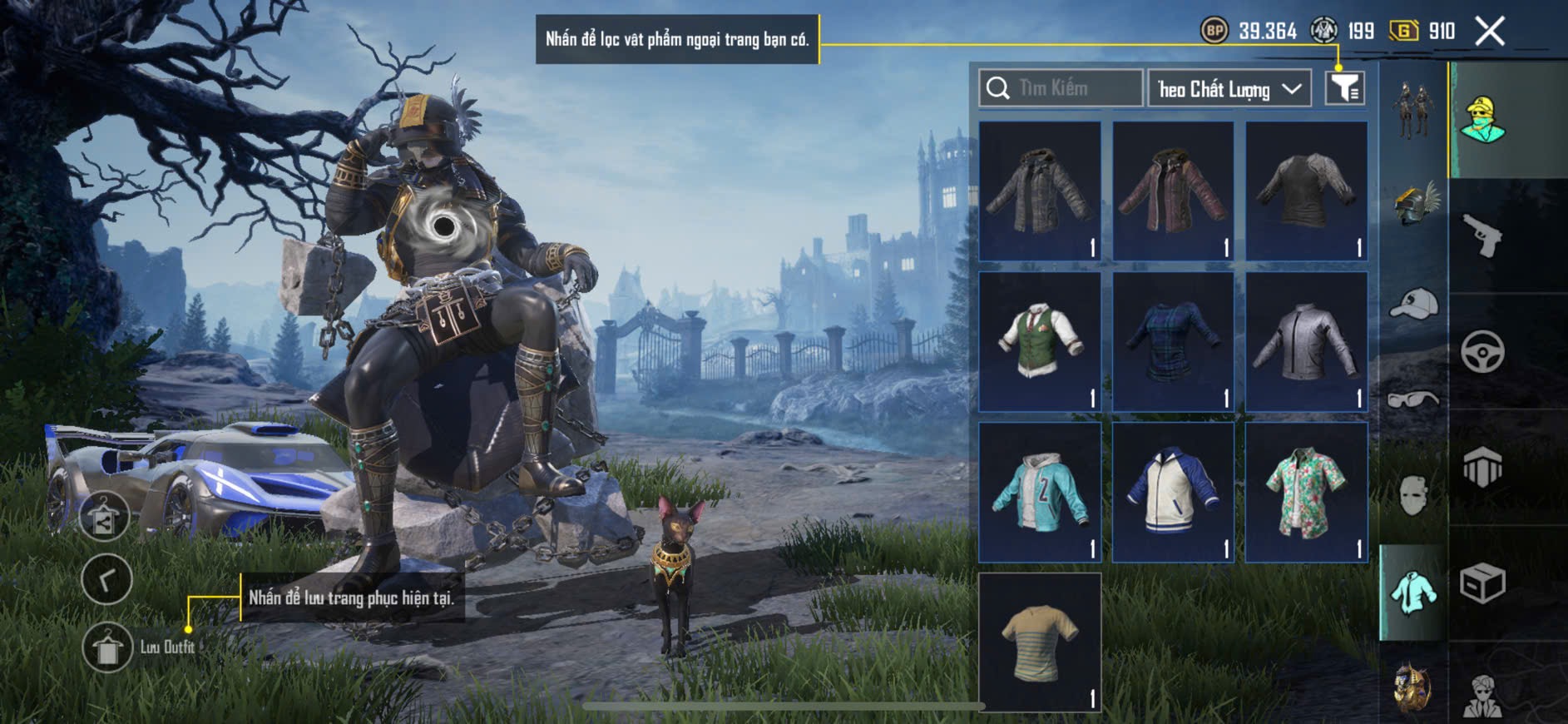Screen dimensions: 1568x724
Task: Open the glasses accessory category
Action: (x=1413, y=399)
